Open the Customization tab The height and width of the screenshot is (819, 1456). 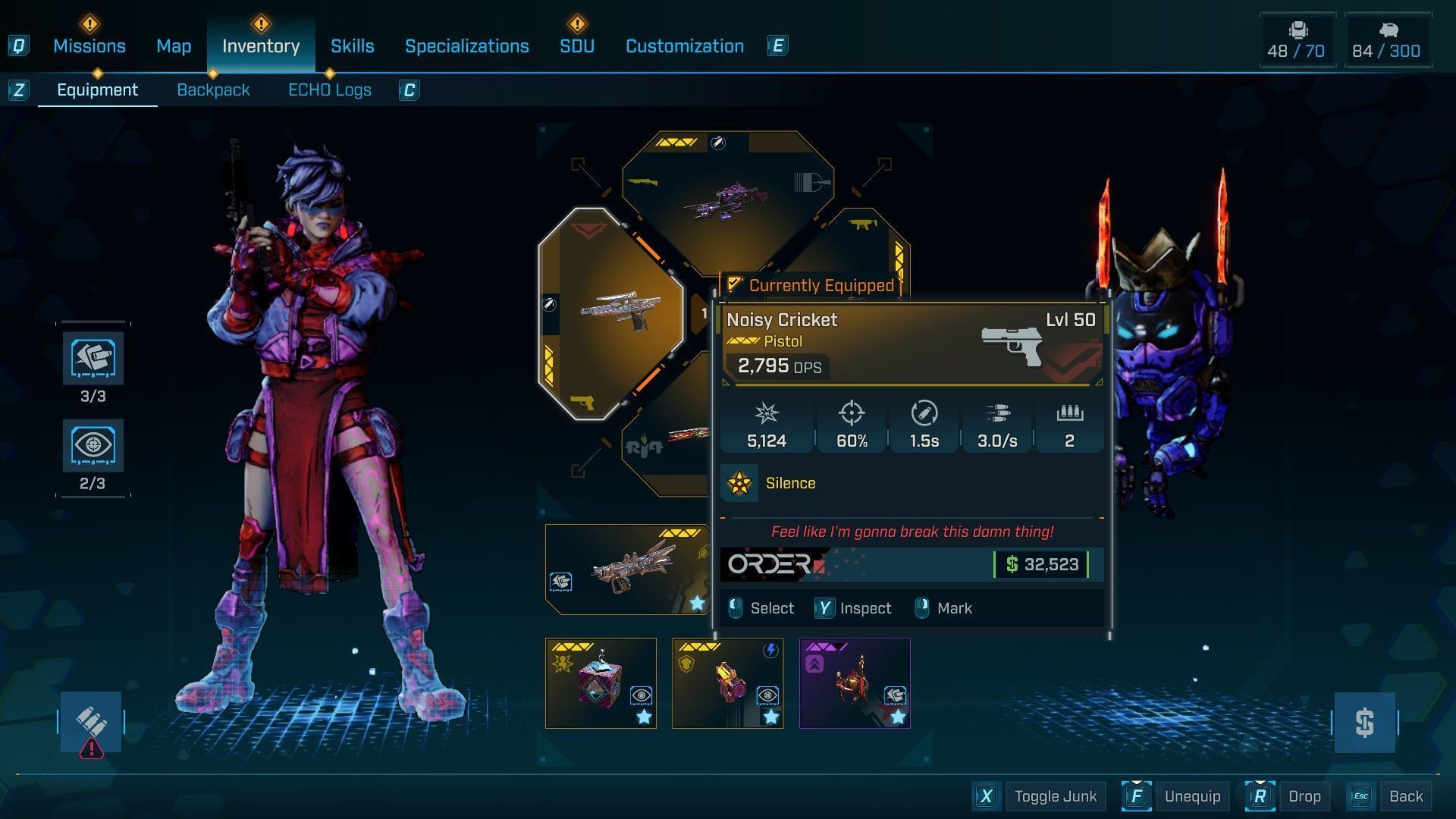point(684,46)
